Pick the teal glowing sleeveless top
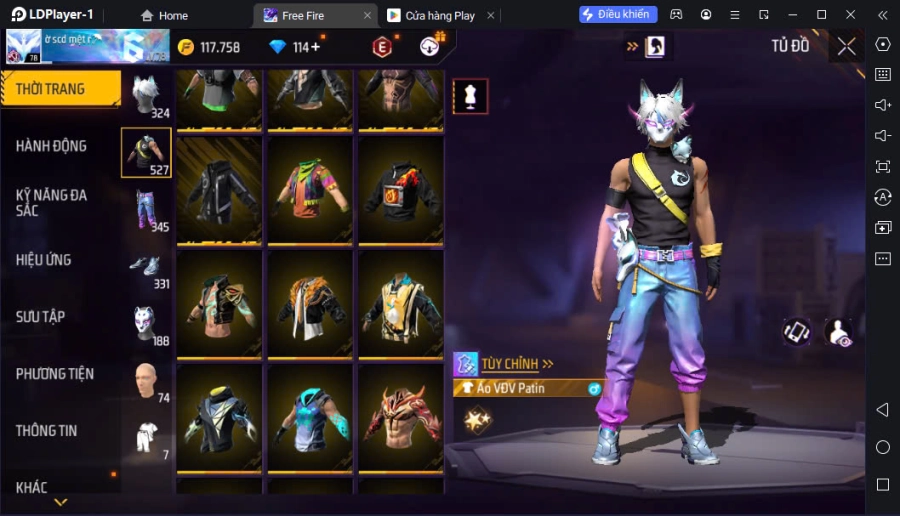 [x=310, y=416]
